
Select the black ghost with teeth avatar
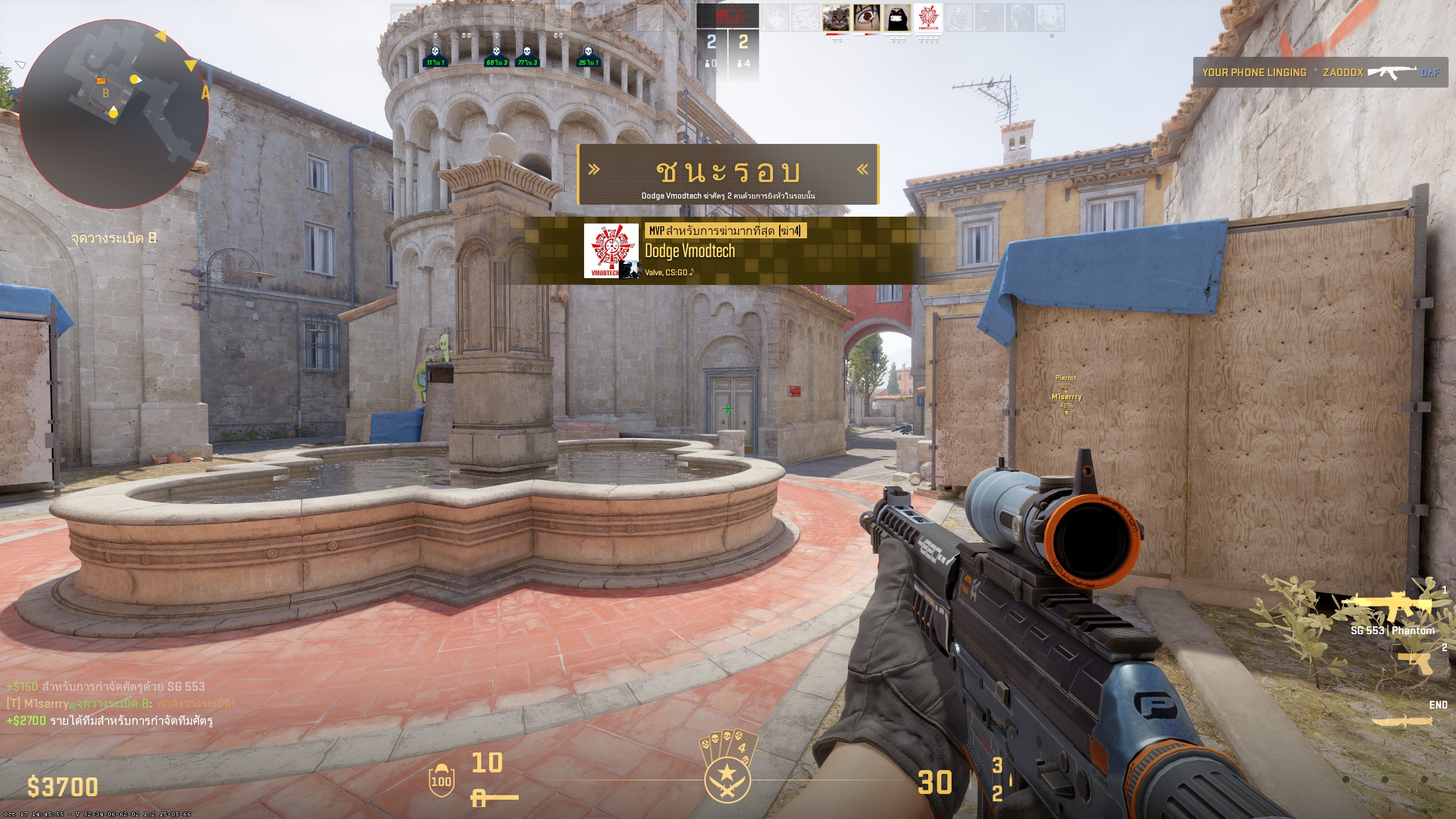click(x=897, y=18)
